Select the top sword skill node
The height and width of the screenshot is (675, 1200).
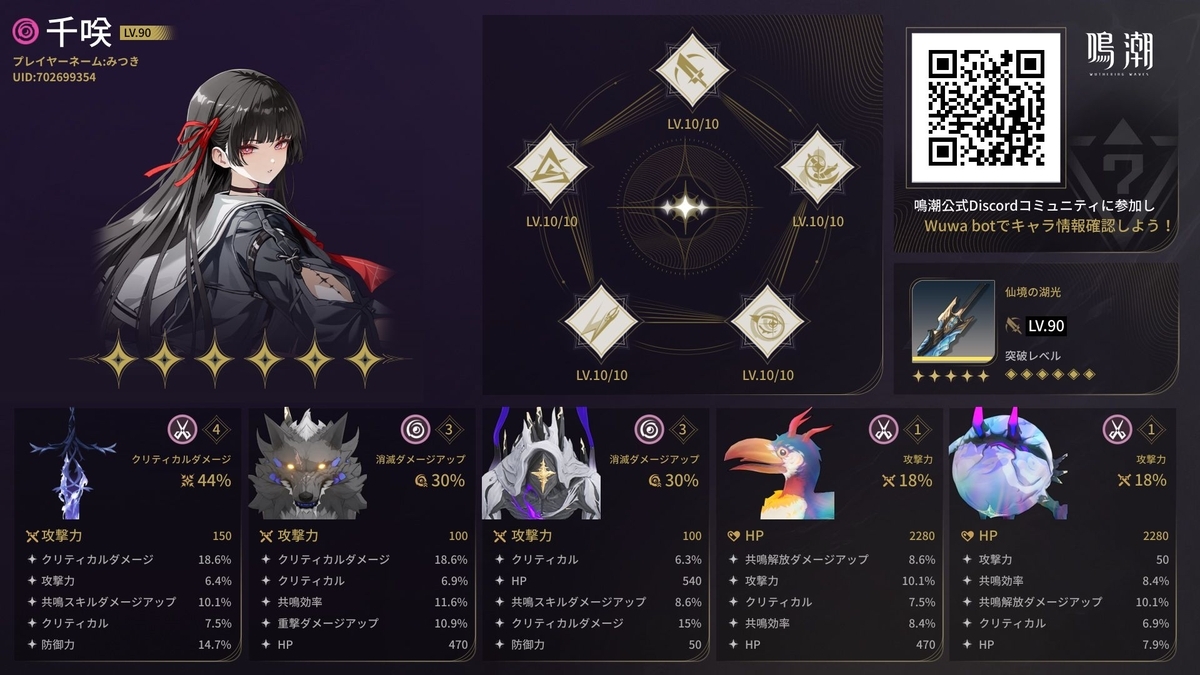[687, 68]
